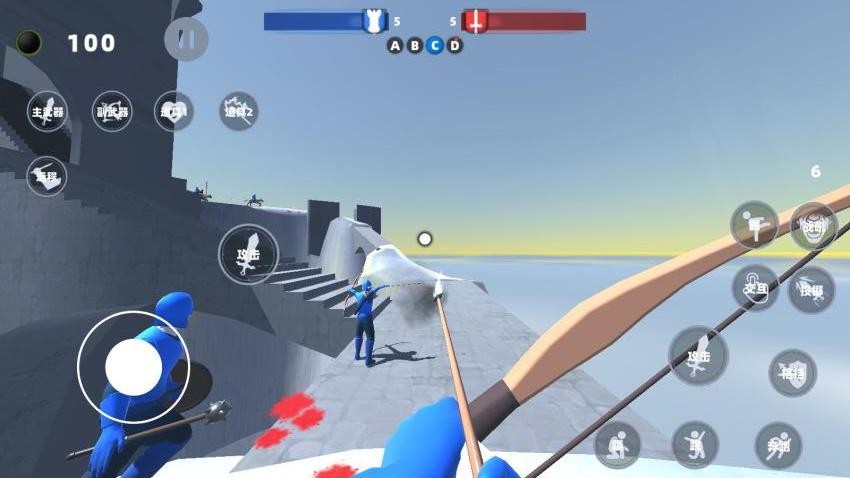Tap the interact (交互) hand button
Image resolution: width=850 pixels, height=478 pixels.
pos(755,288)
